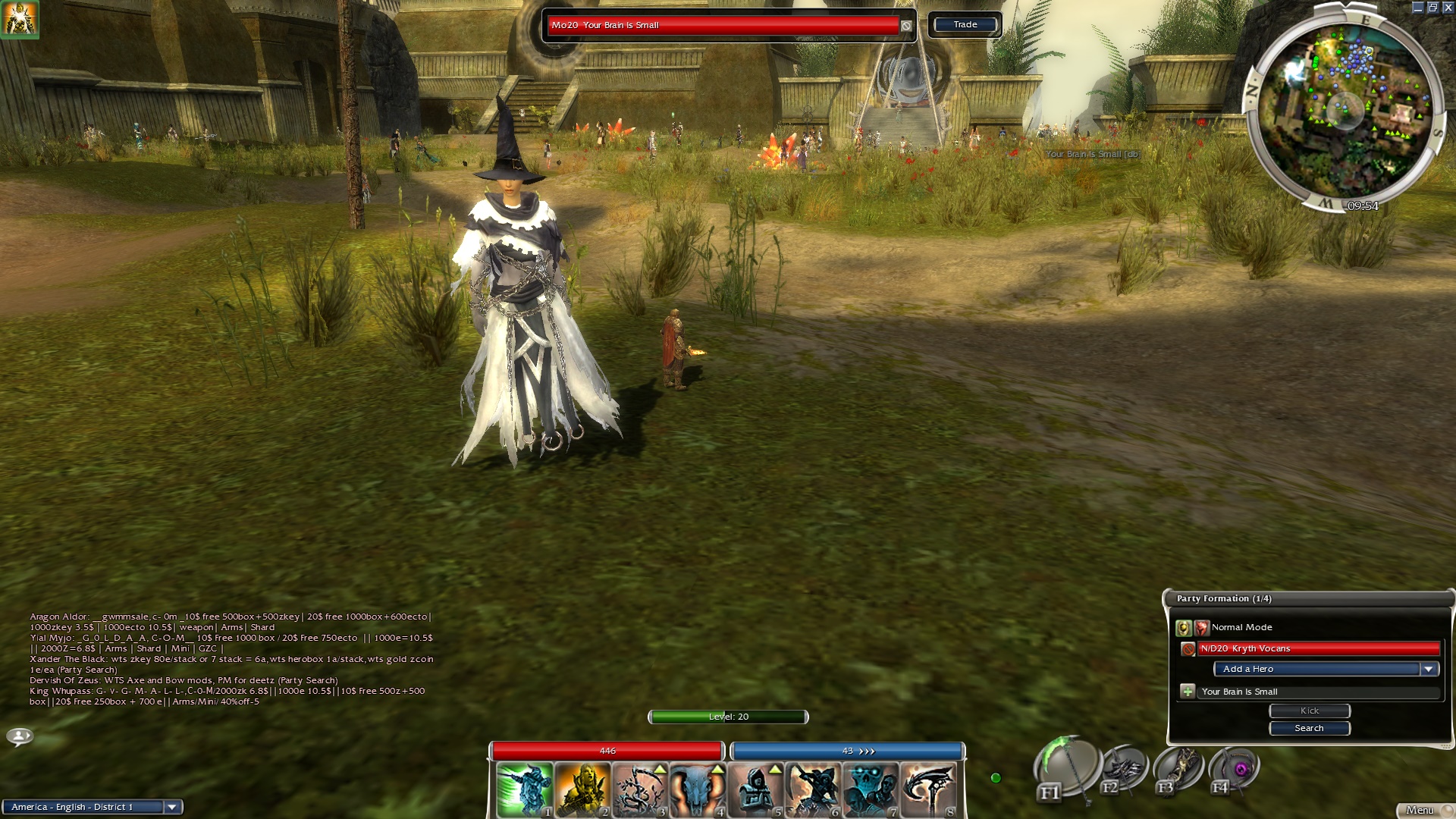Switch to the F2 weapon set
The width and height of the screenshot is (1456, 819).
click(1125, 769)
